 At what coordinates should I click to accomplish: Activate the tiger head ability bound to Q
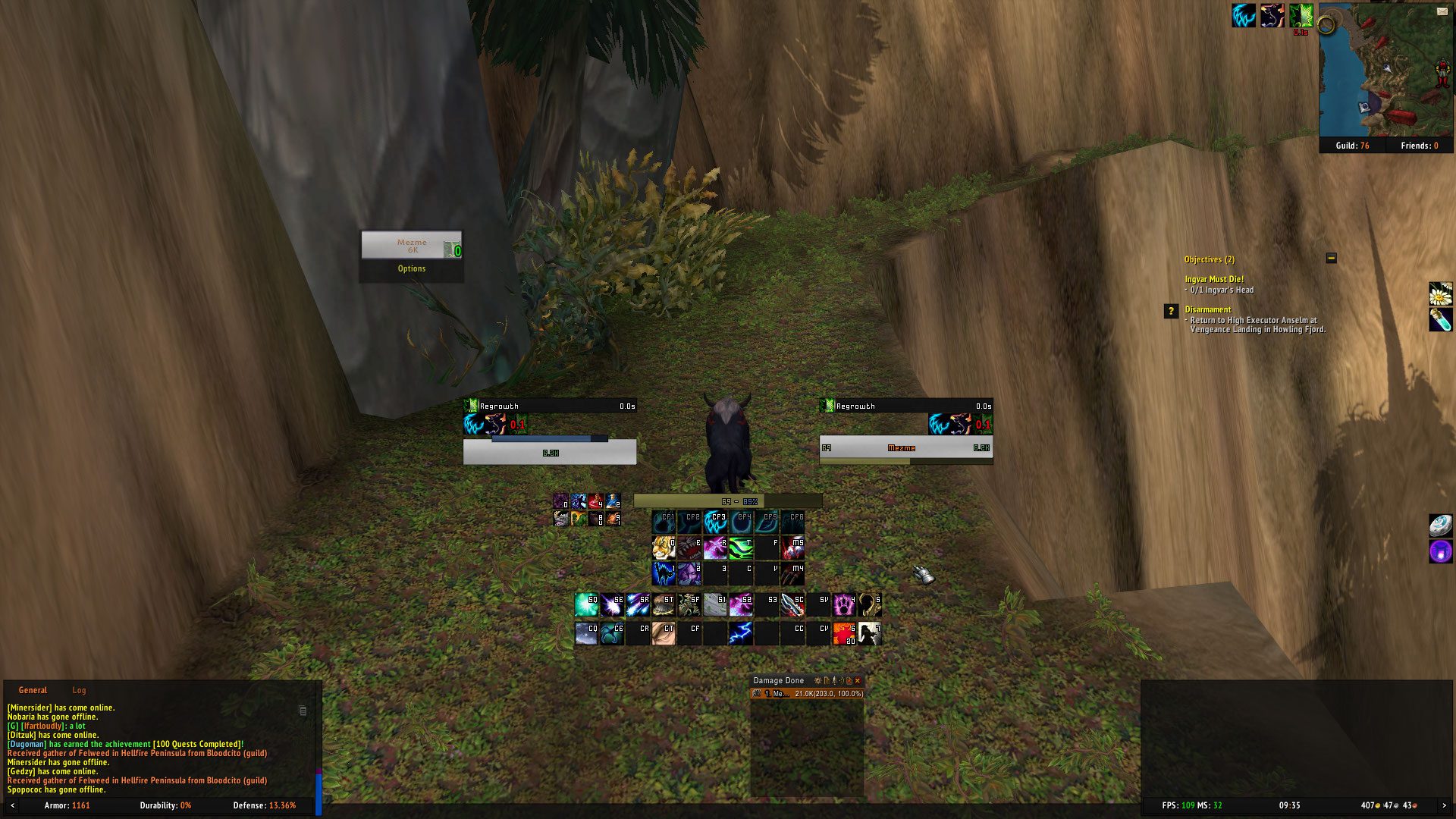click(664, 548)
